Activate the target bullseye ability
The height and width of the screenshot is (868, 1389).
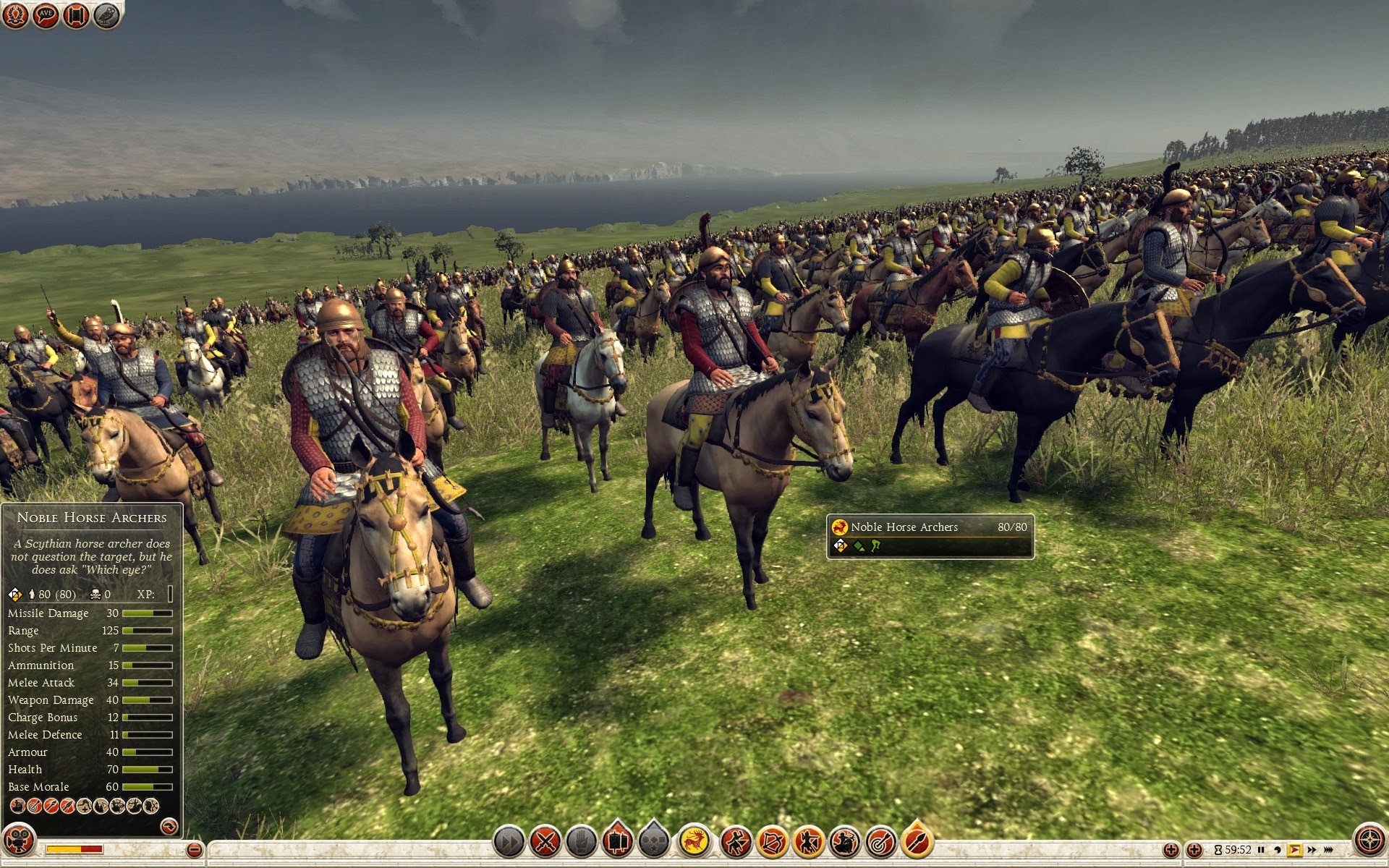coord(880,842)
